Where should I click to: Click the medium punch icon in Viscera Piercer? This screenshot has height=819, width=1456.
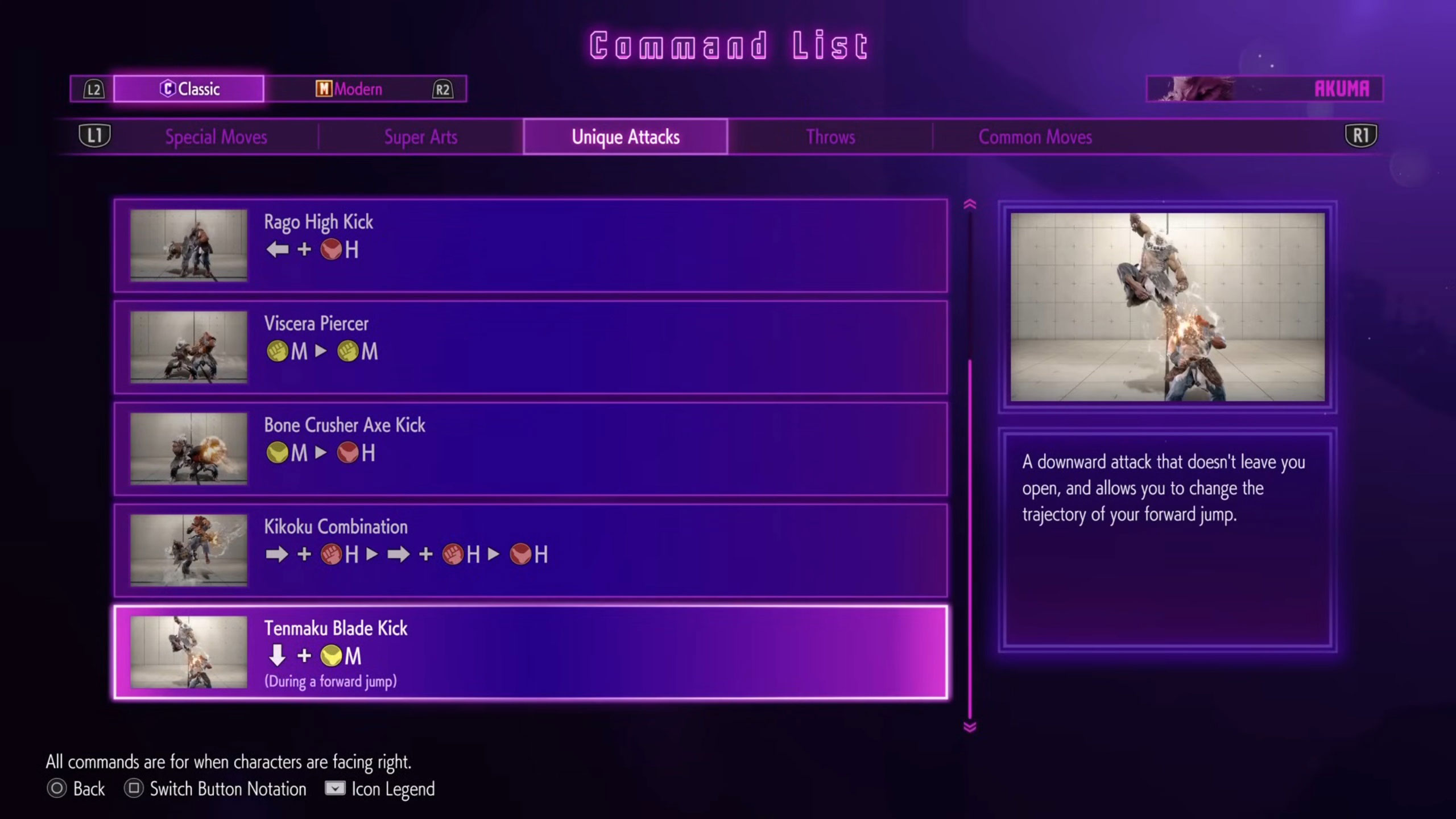[x=279, y=351]
